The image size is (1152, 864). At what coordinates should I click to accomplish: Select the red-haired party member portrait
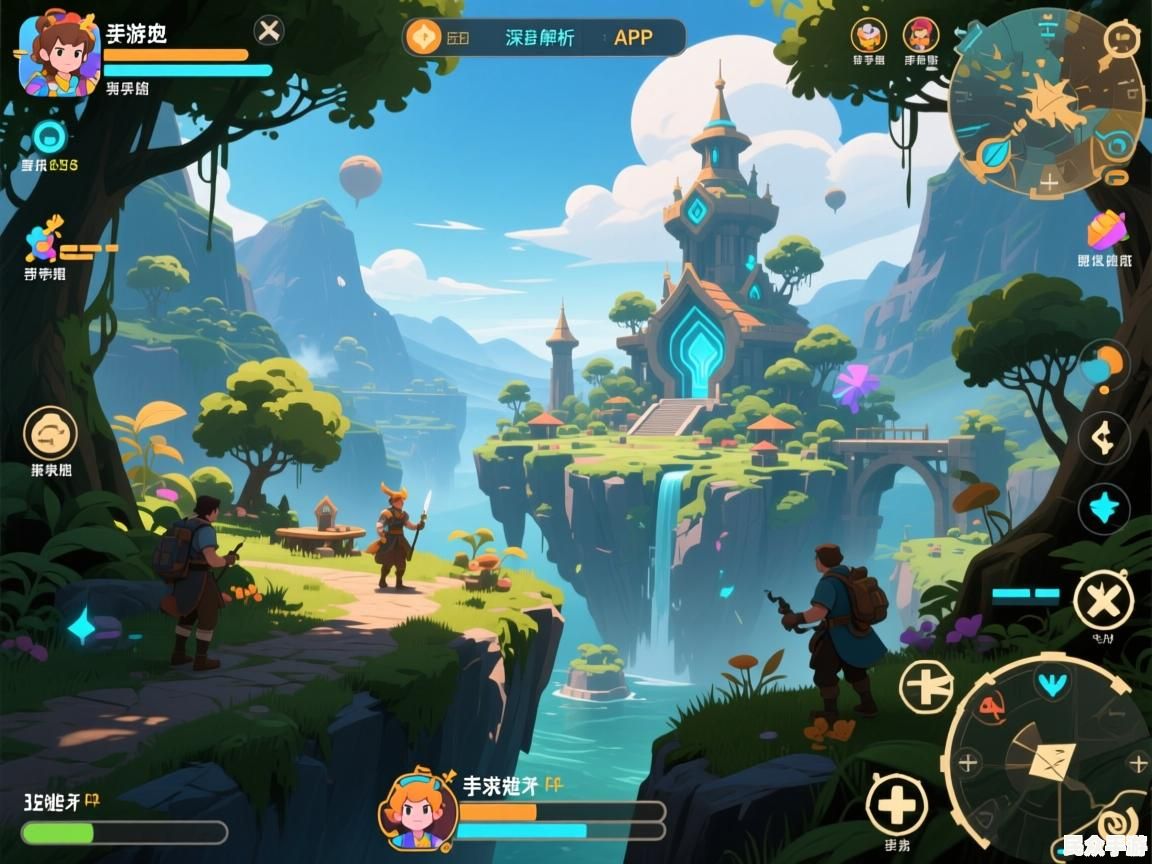point(921,36)
